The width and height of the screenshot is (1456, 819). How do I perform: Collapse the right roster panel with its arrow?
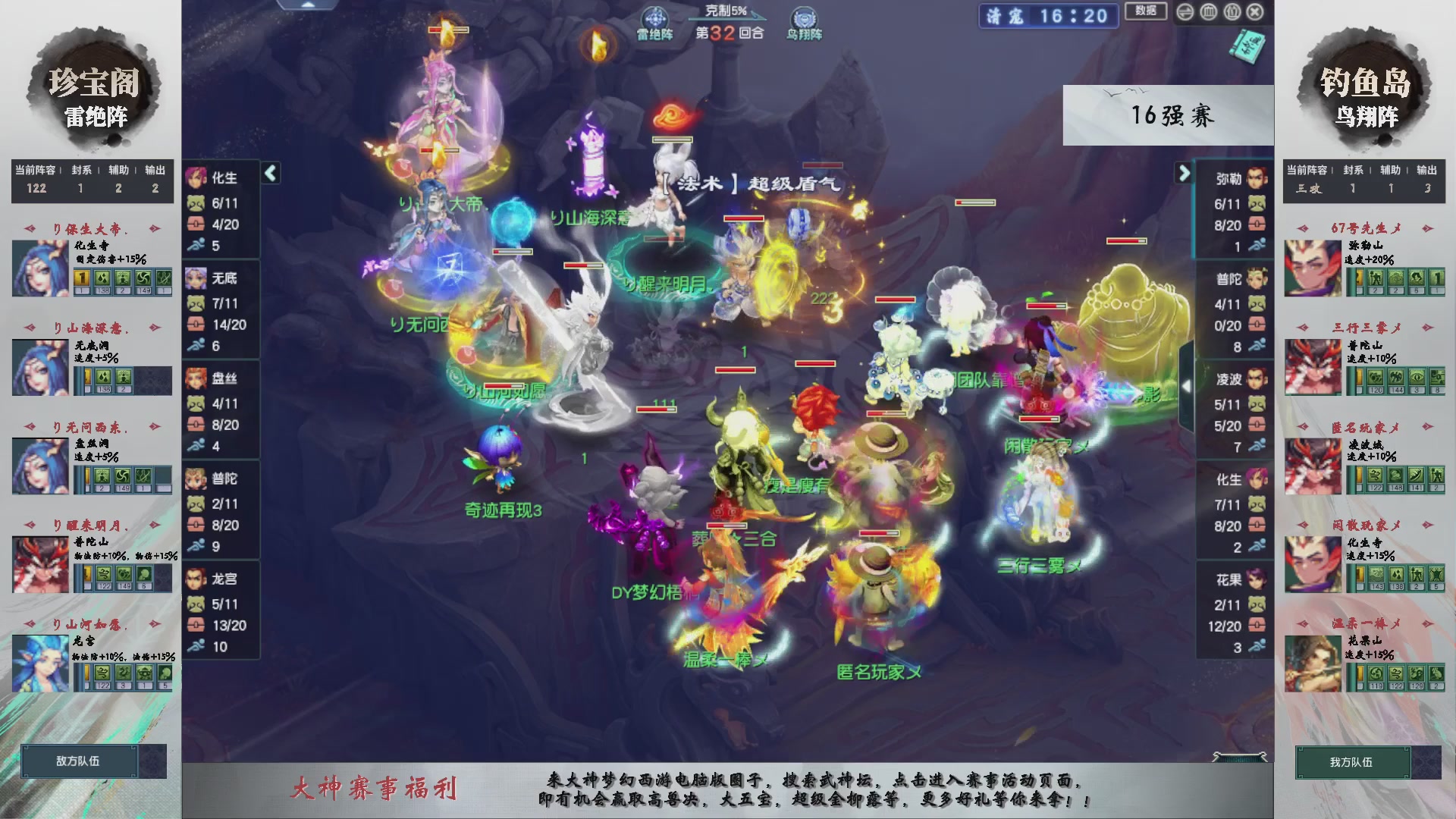click(x=1185, y=173)
